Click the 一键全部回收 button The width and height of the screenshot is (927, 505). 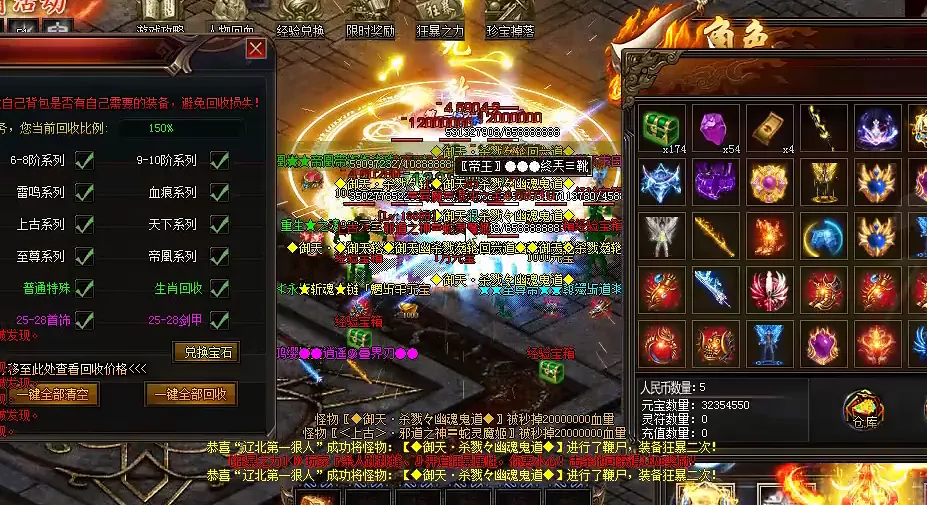coord(192,394)
